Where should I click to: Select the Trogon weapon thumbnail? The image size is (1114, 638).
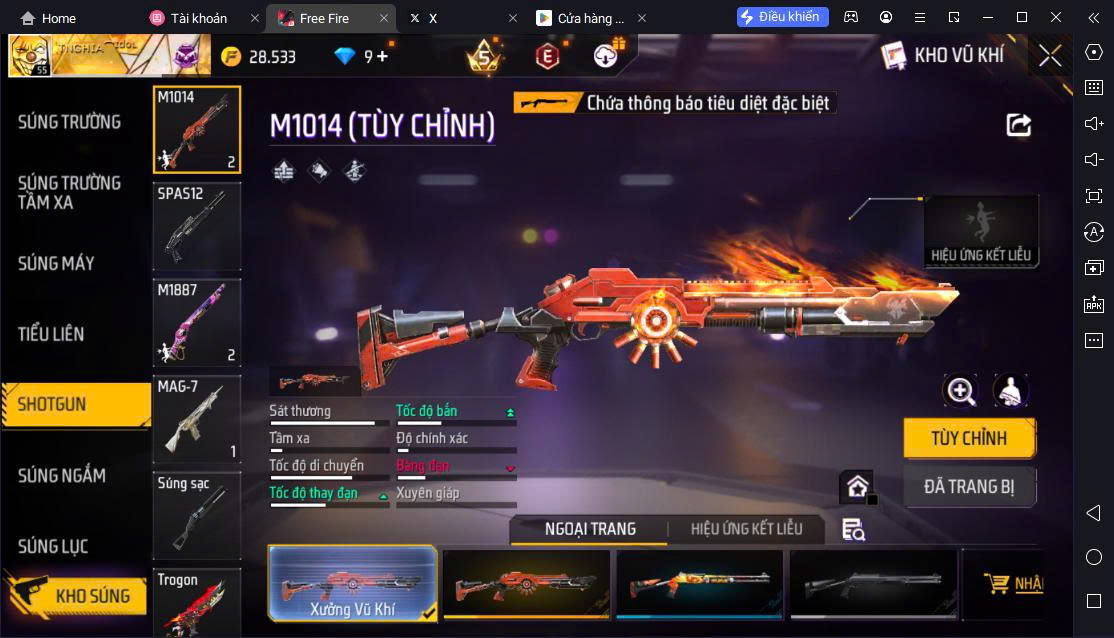pos(197,603)
